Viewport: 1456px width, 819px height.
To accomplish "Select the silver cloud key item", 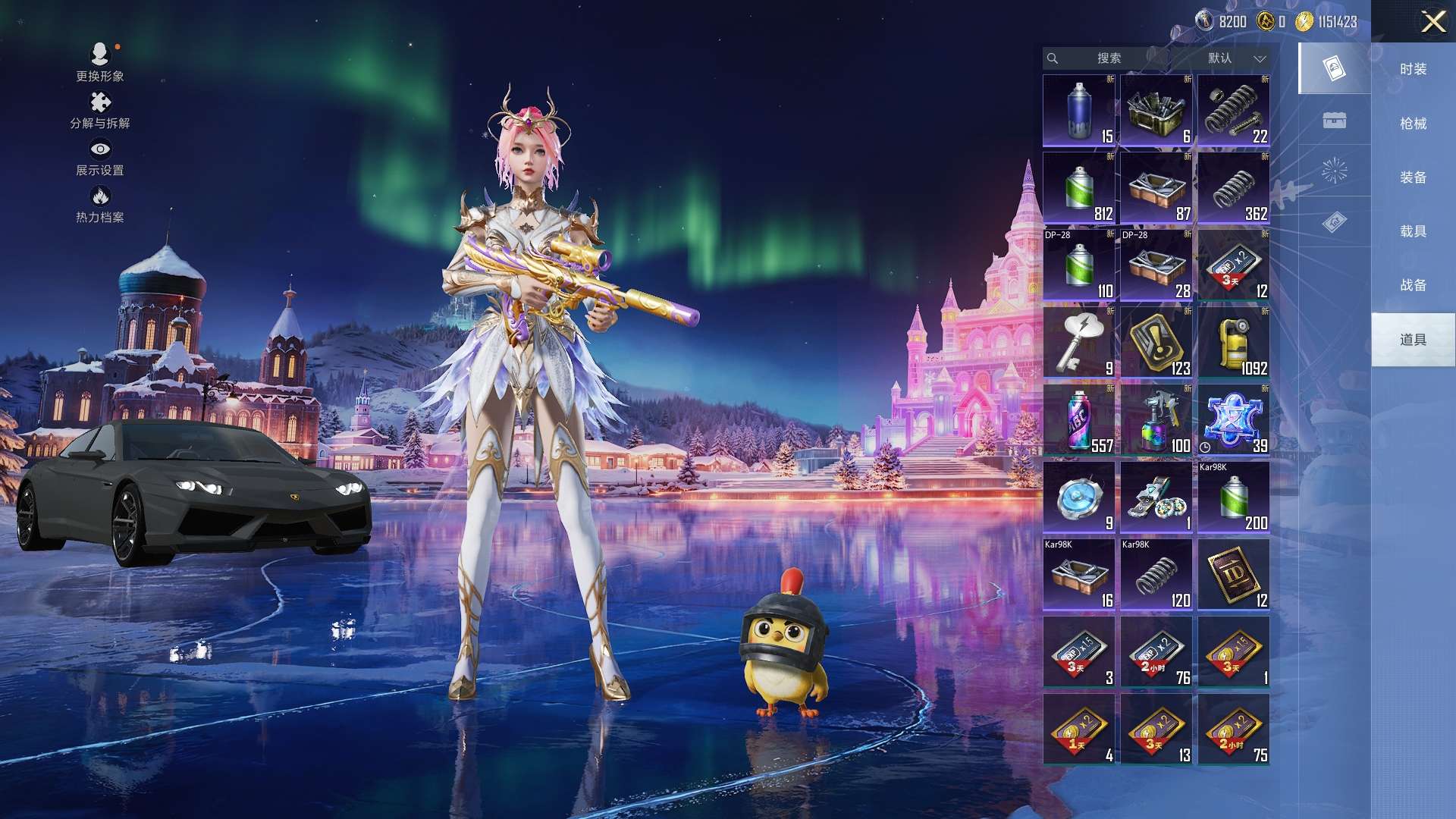I will (1079, 343).
